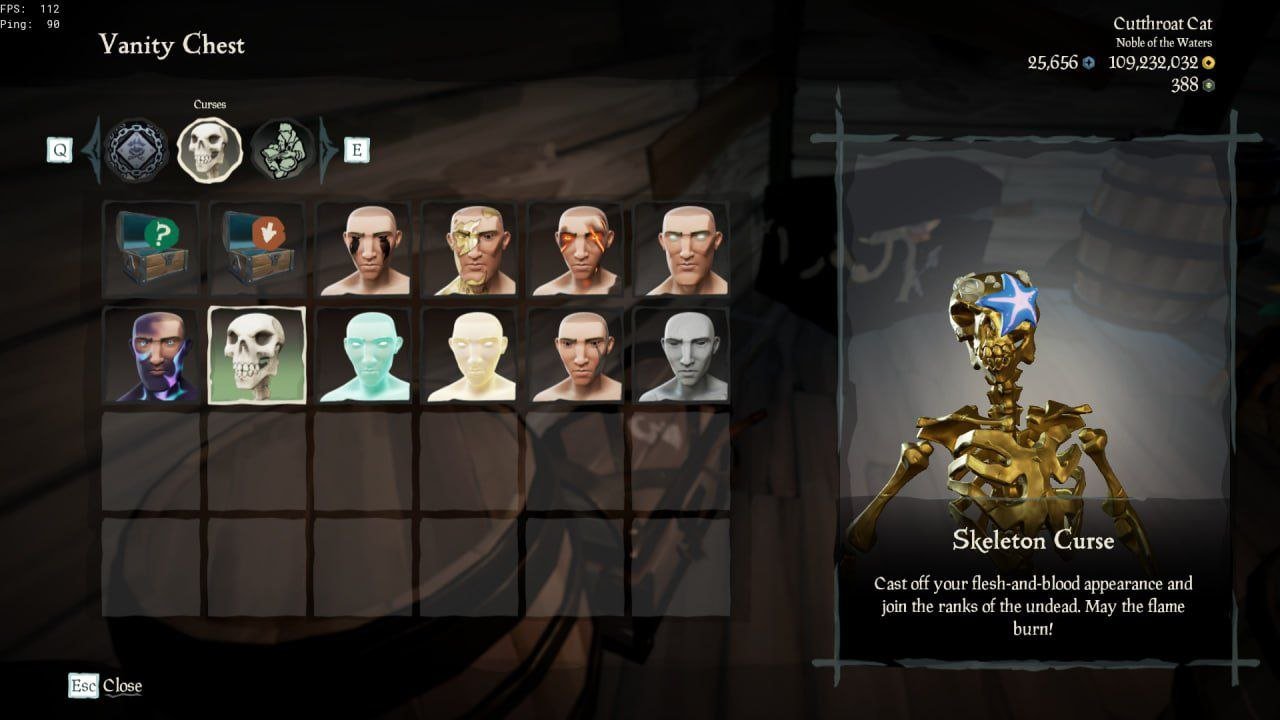Viewport: 1280px width, 720px height.
Task: Select the grey stone head curse
Action: (681, 356)
